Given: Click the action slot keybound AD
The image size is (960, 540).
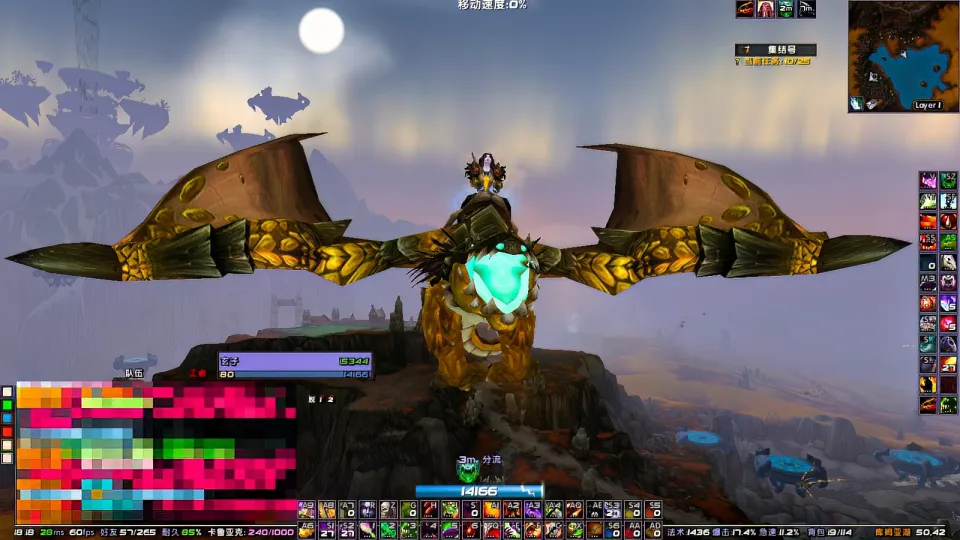Looking at the screenshot, I should [x=654, y=528].
